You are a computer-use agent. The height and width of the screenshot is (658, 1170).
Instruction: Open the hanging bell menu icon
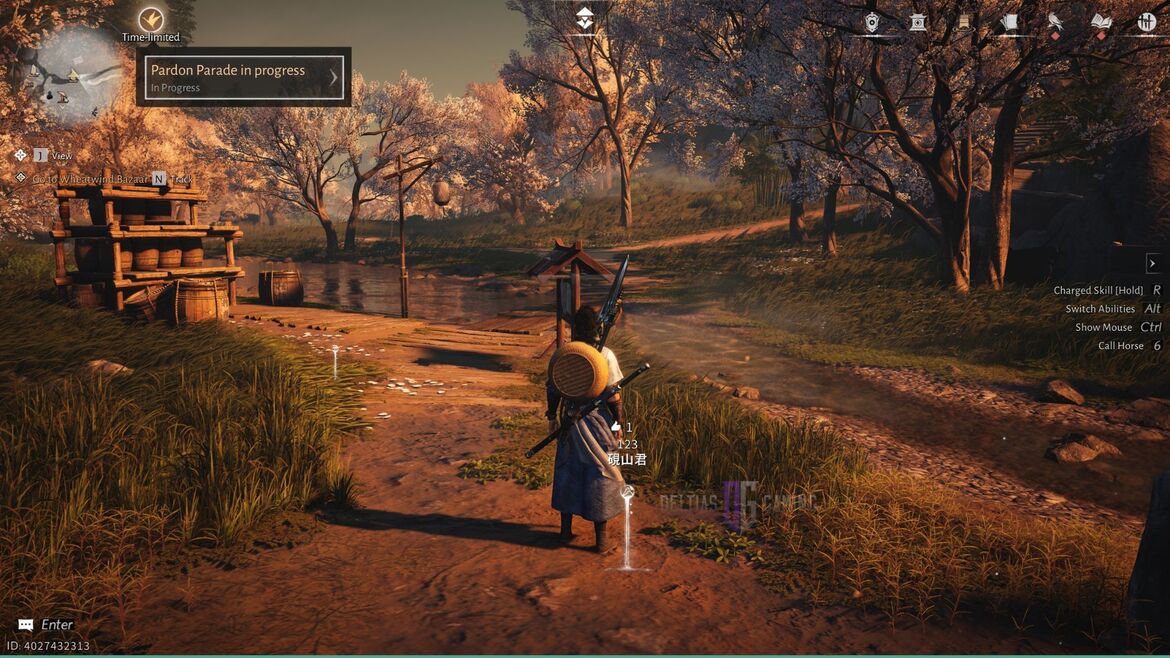coord(964,22)
